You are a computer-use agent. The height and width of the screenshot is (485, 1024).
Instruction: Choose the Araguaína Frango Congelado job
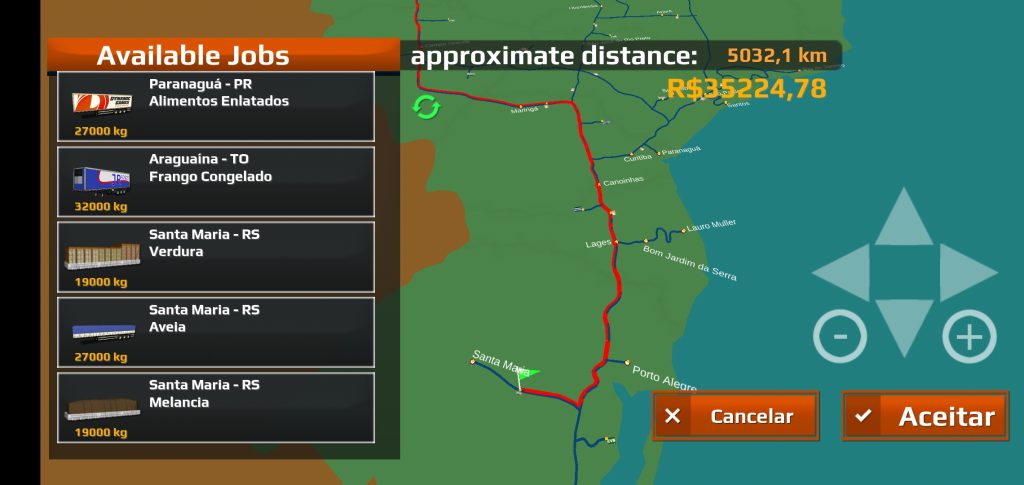pos(216,181)
